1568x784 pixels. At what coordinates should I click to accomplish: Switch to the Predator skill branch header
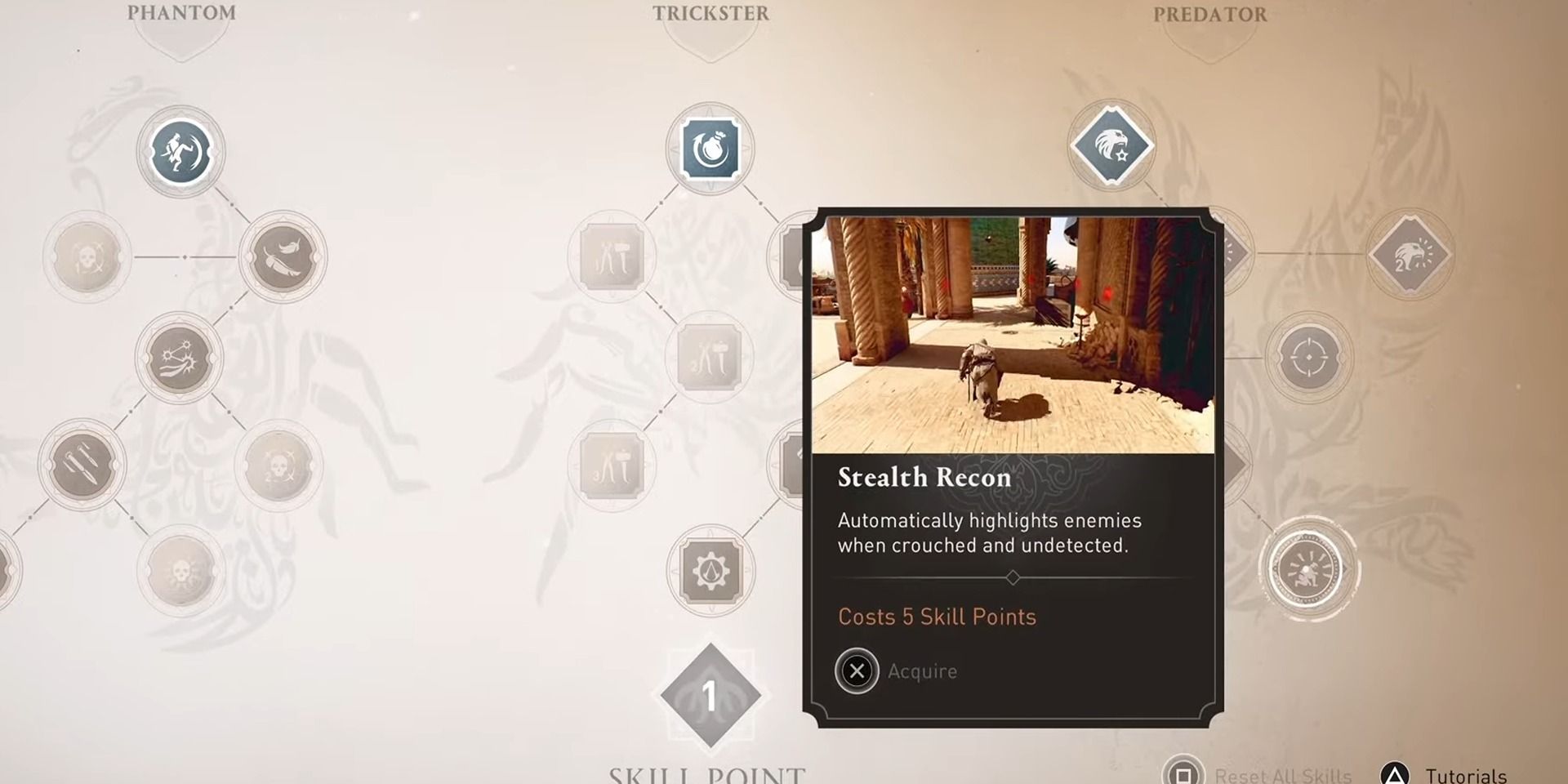[x=1209, y=14]
